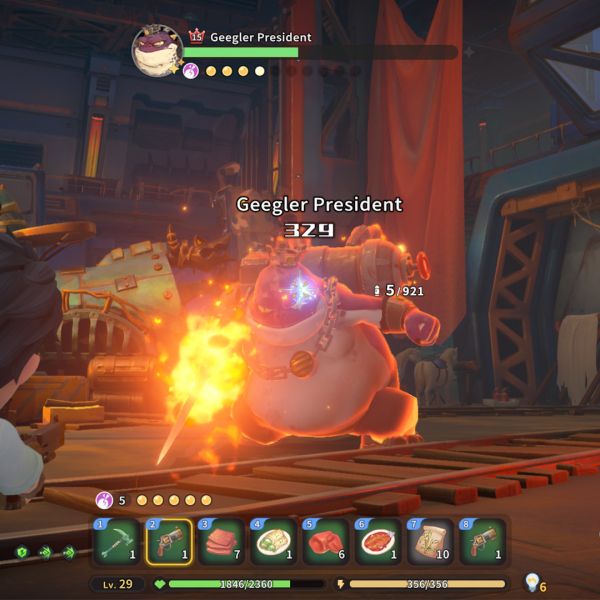Equip the revolver in hotbar slot 8
This screenshot has height=600, width=600.
482,542
